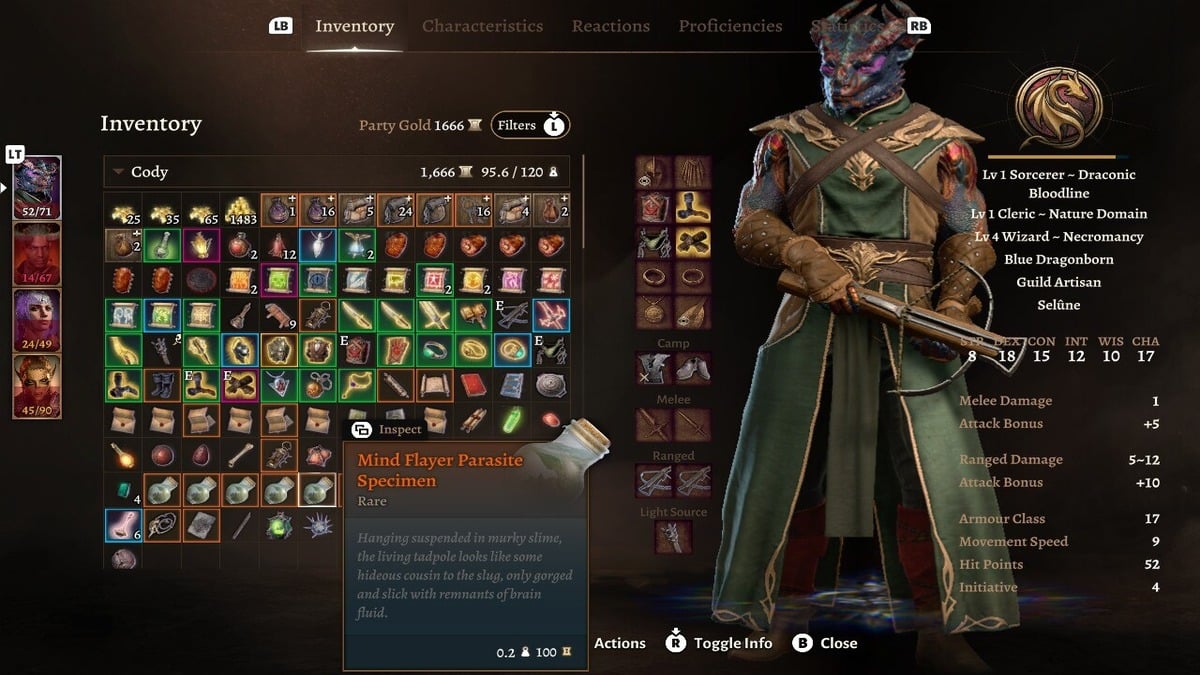Image resolution: width=1200 pixels, height=675 pixels.
Task: Click the blue-bordered item with count 6
Action: coord(122,525)
